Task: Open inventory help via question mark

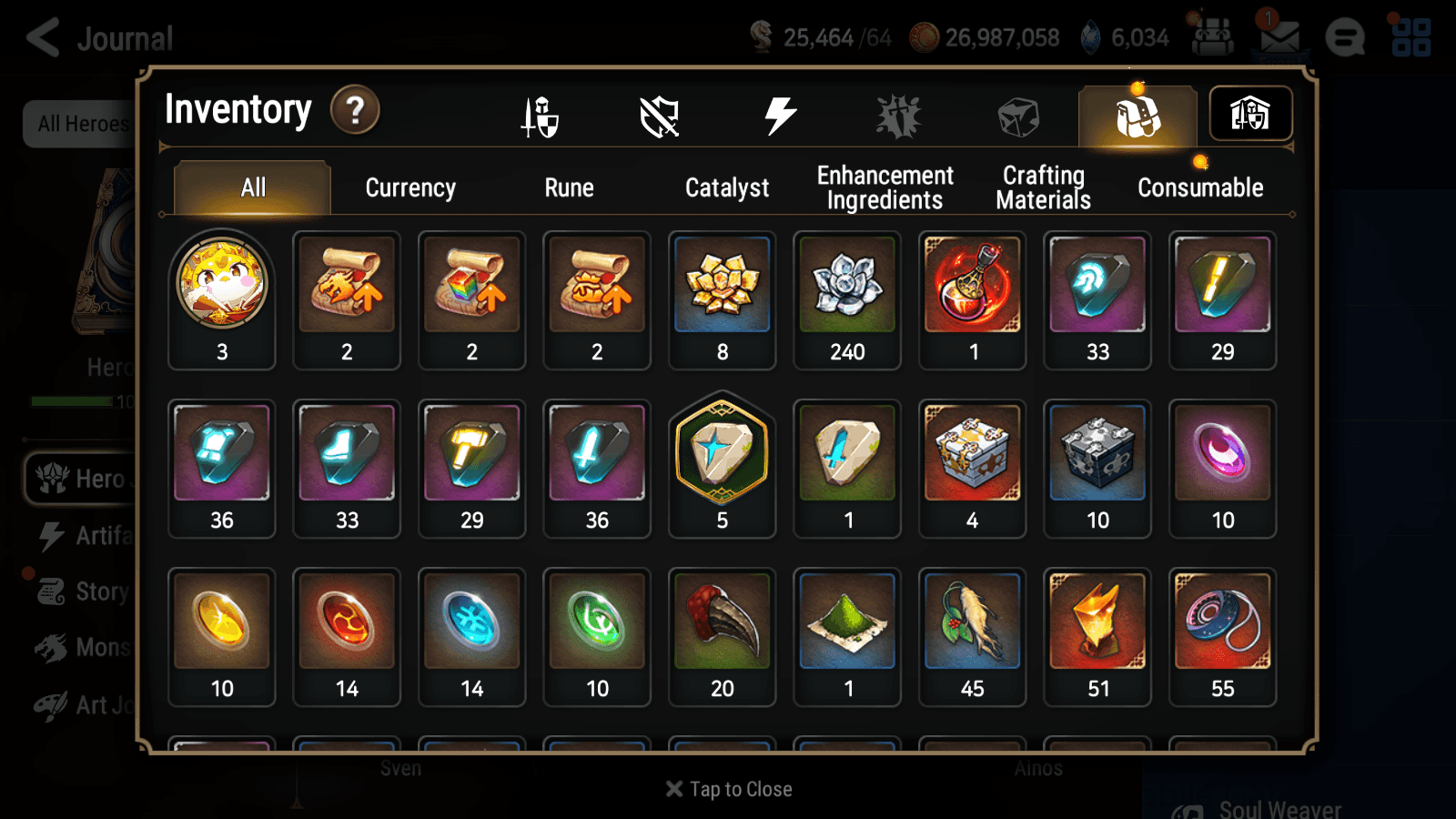Action: pos(355,109)
